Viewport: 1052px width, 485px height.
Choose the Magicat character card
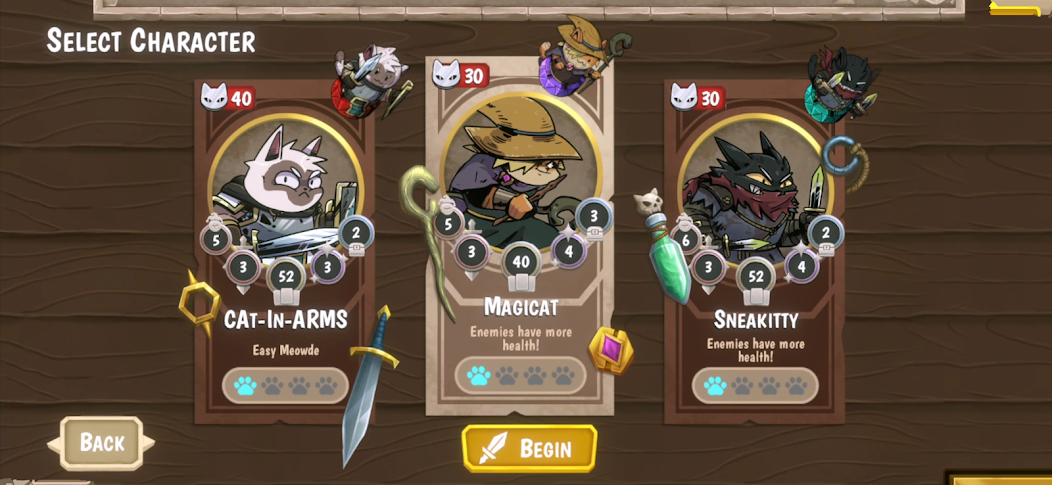520,240
